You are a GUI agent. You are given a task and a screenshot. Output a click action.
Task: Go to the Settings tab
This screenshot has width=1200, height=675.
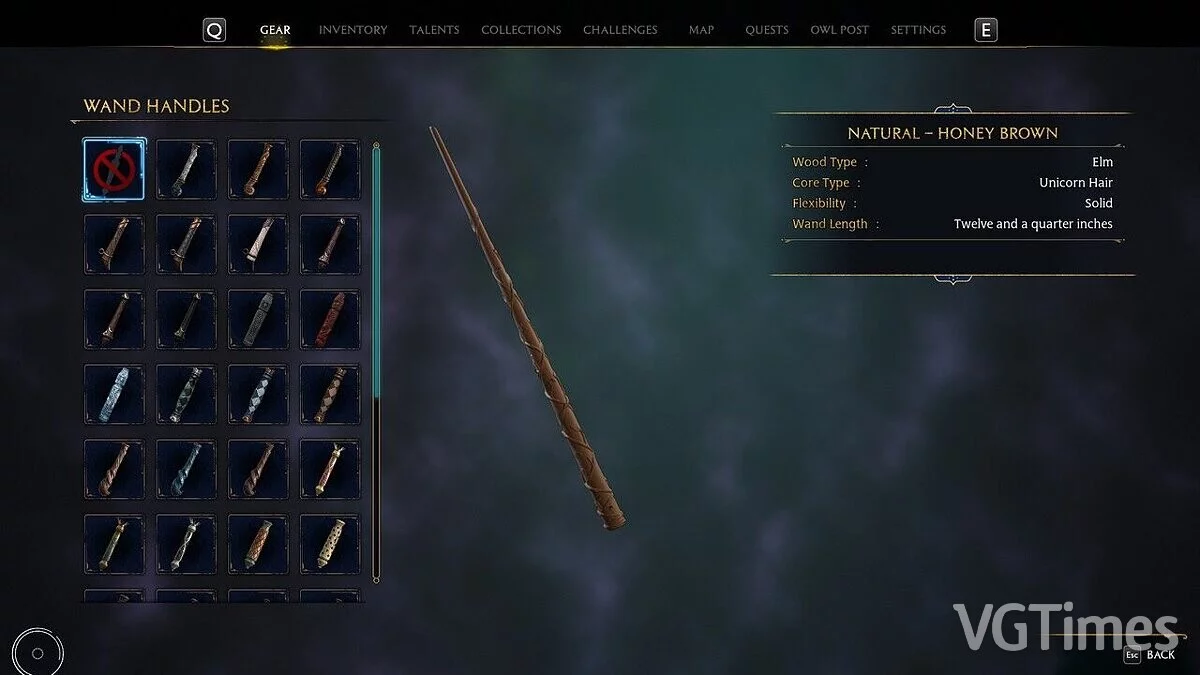(x=918, y=30)
